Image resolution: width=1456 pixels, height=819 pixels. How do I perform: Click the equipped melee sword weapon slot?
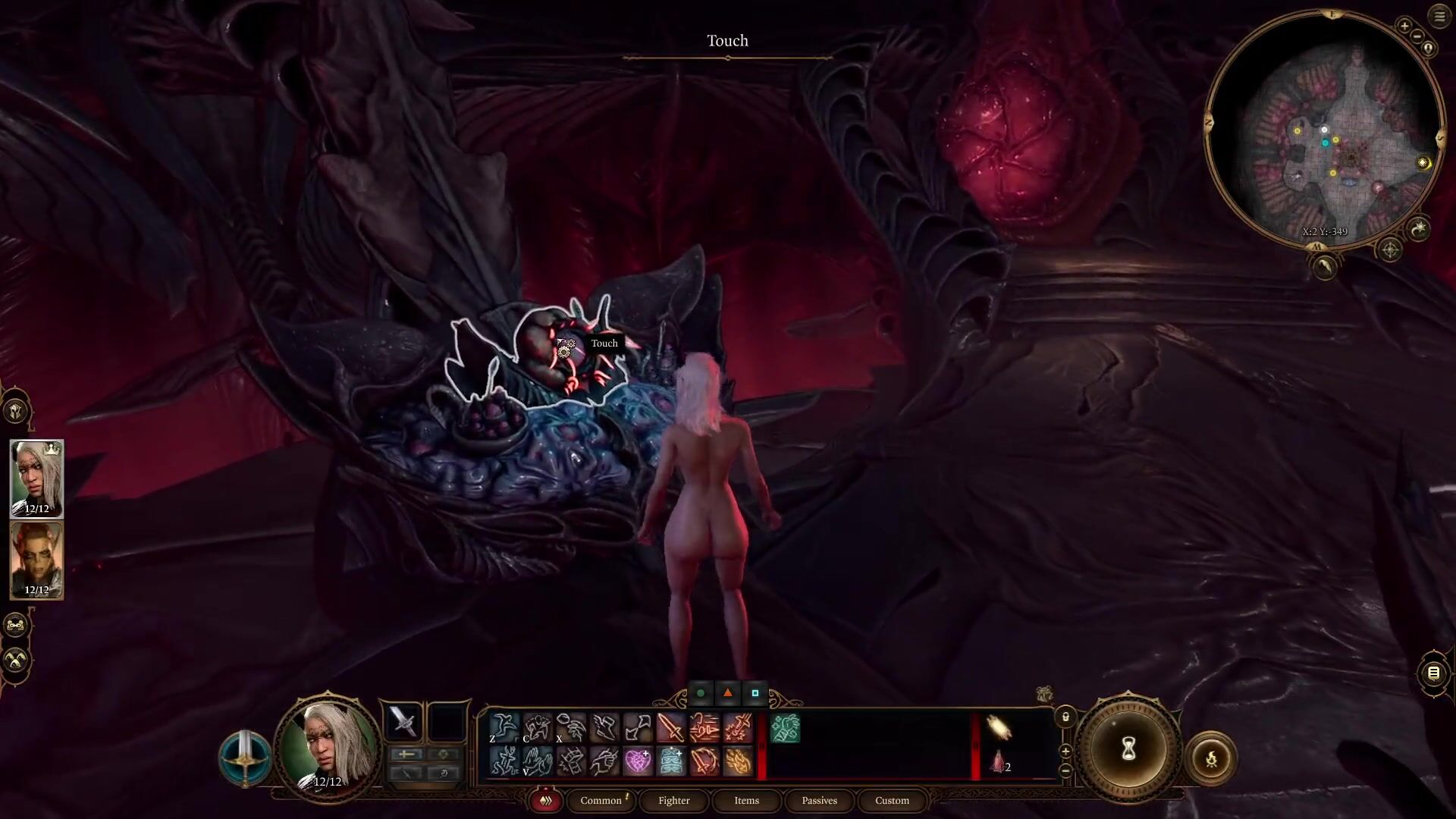pyautogui.click(x=403, y=721)
